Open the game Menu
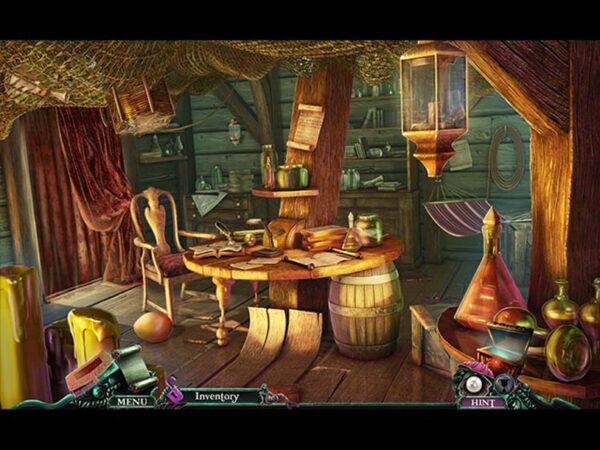600x450 pixels. click(131, 401)
